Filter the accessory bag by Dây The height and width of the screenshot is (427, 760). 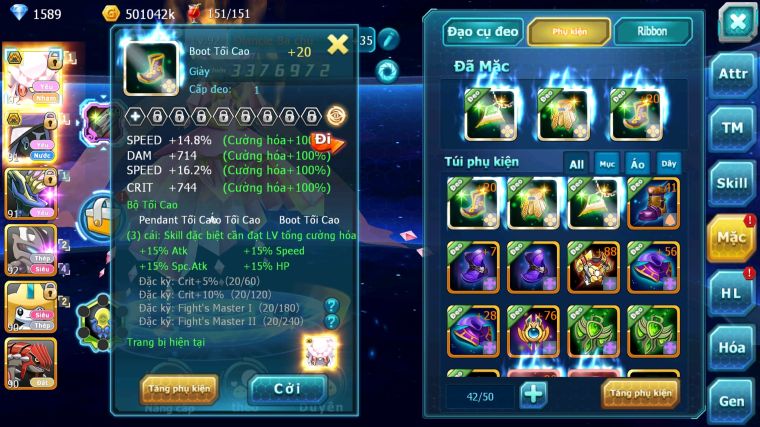pyautogui.click(x=668, y=163)
